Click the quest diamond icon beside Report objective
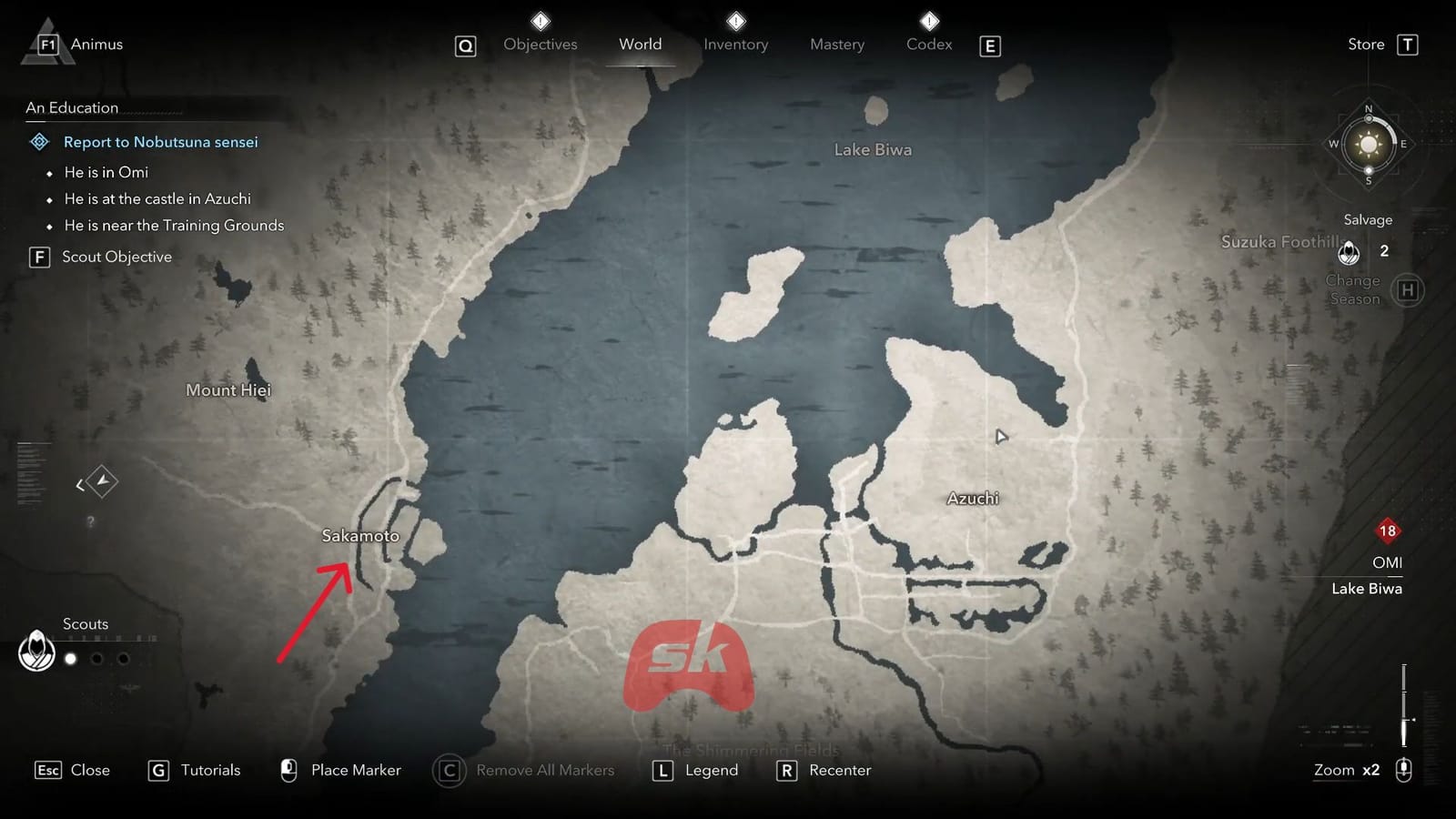The width and height of the screenshot is (1456, 819). coord(38,142)
